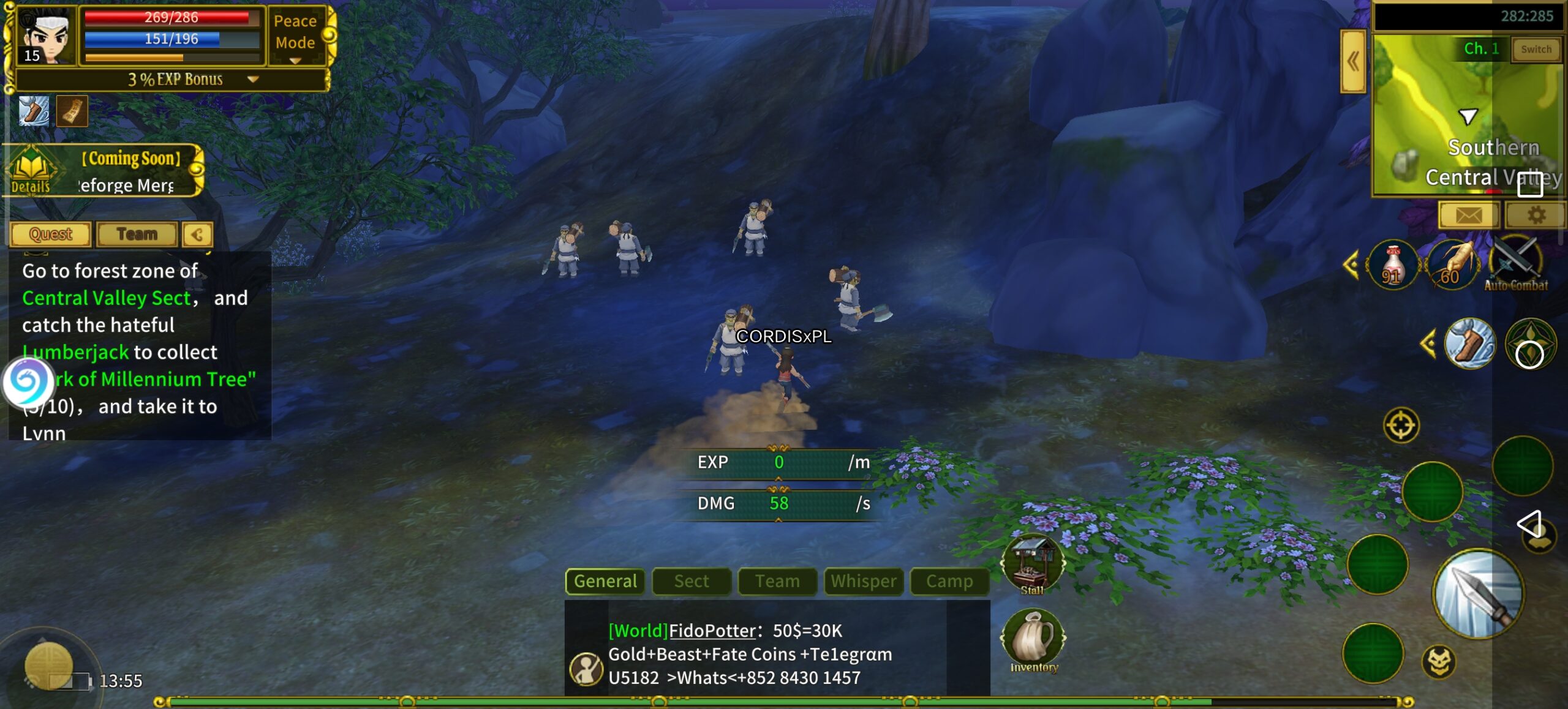Switch to the Quest tracker tab
The height and width of the screenshot is (709, 1568).
pyautogui.click(x=51, y=234)
